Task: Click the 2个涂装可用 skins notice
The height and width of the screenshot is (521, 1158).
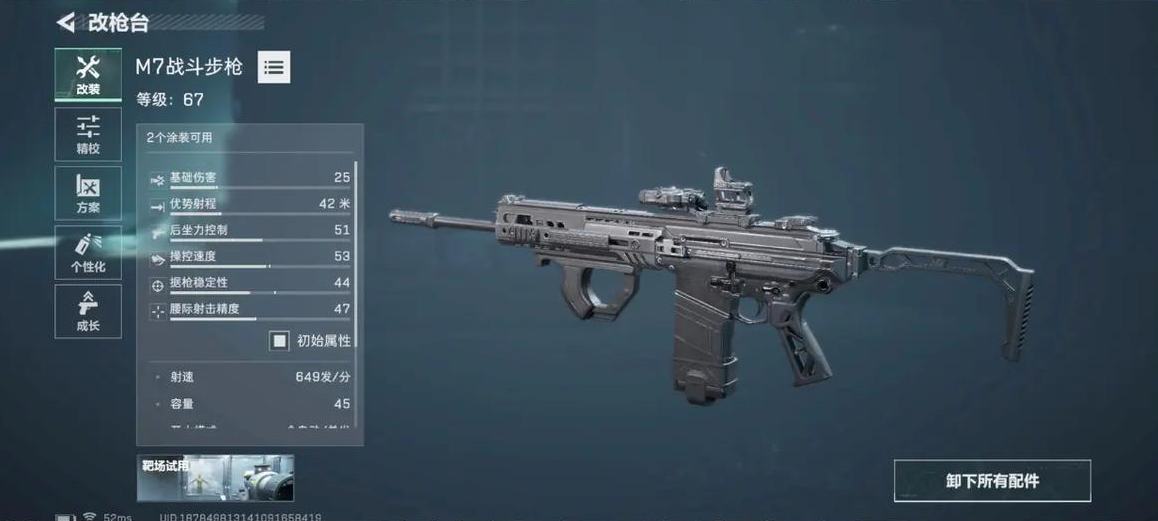Action: 180,137
